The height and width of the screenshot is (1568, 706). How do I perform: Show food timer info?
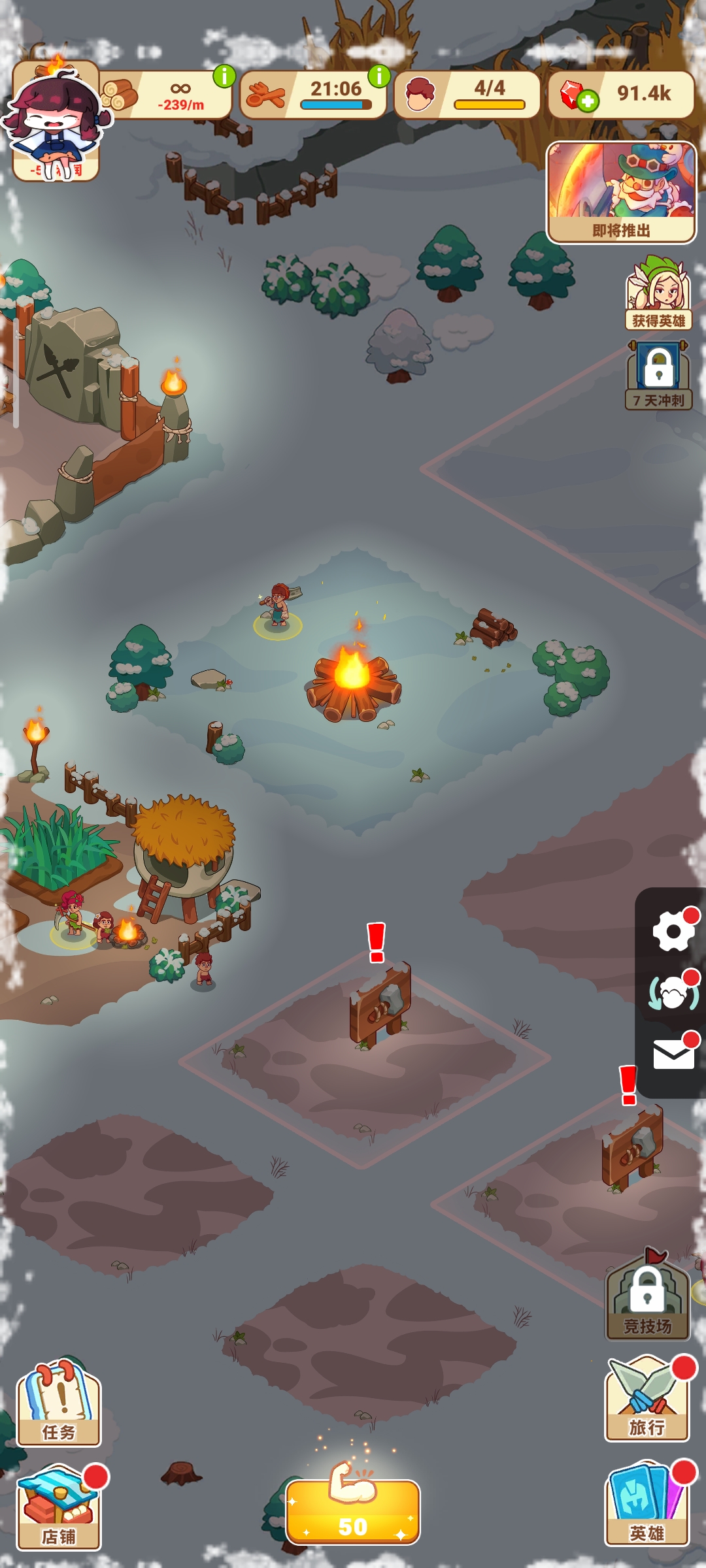point(379,76)
